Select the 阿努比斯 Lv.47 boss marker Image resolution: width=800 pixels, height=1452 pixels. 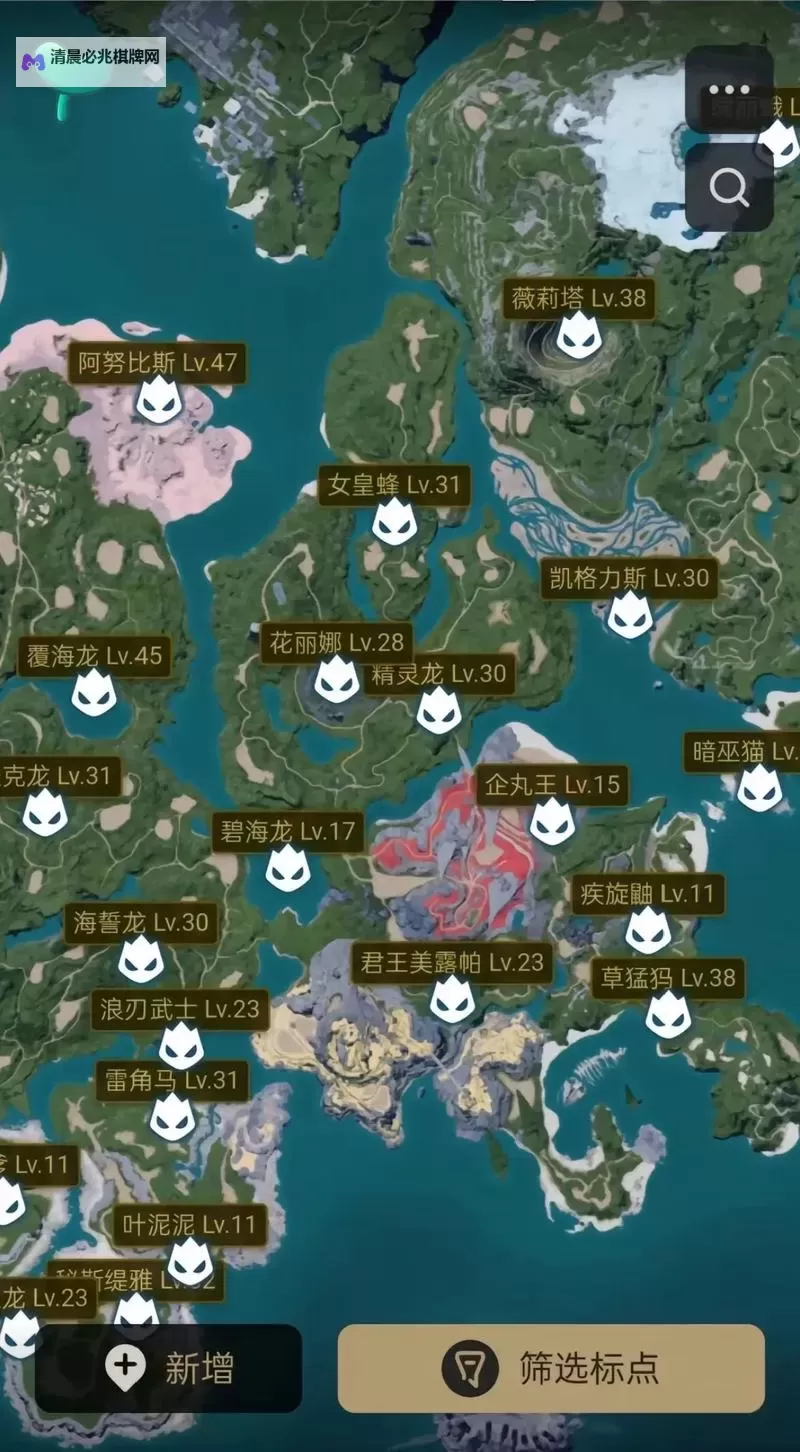tap(159, 398)
